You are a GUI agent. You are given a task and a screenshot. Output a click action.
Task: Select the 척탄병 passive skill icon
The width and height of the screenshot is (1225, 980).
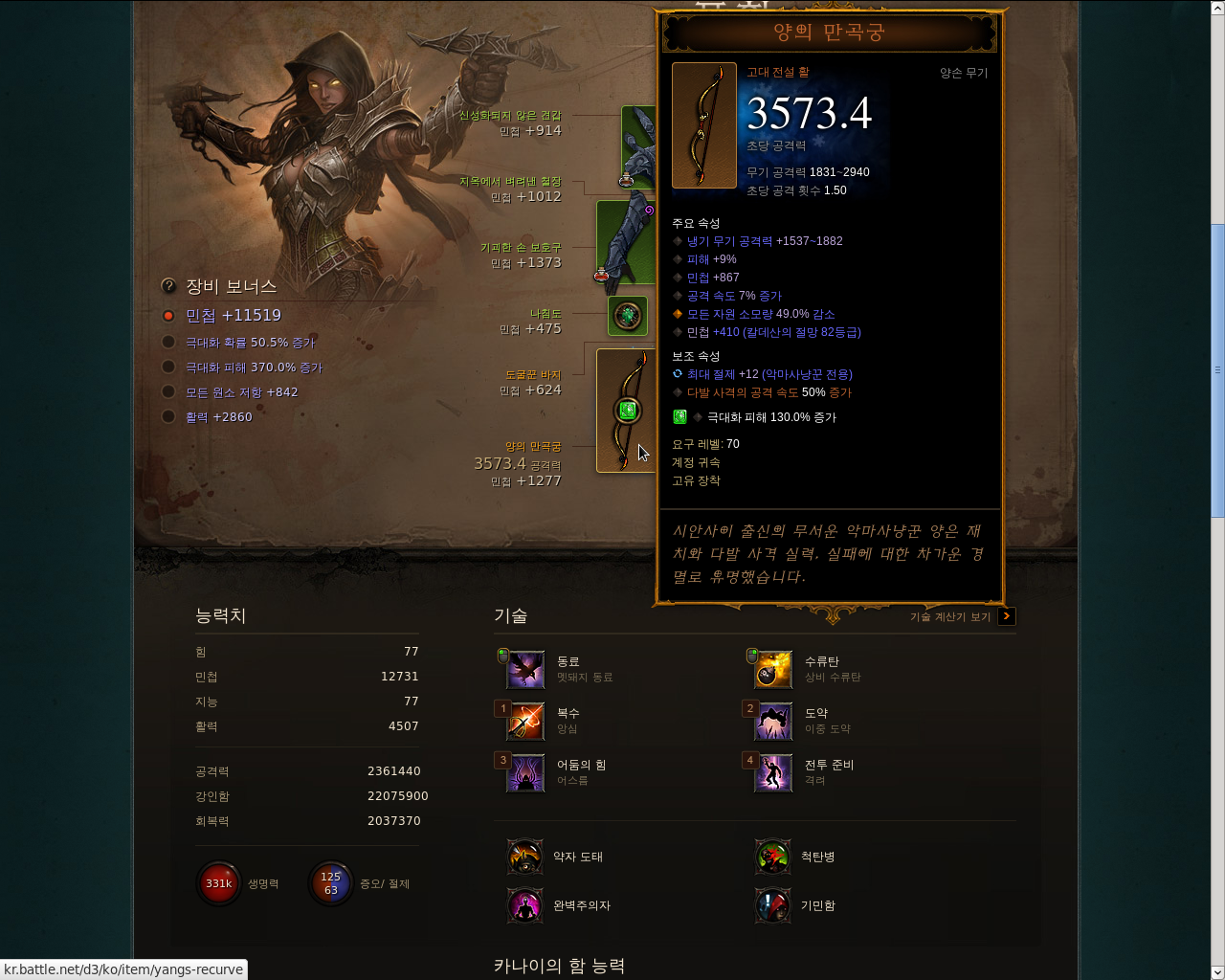772,857
